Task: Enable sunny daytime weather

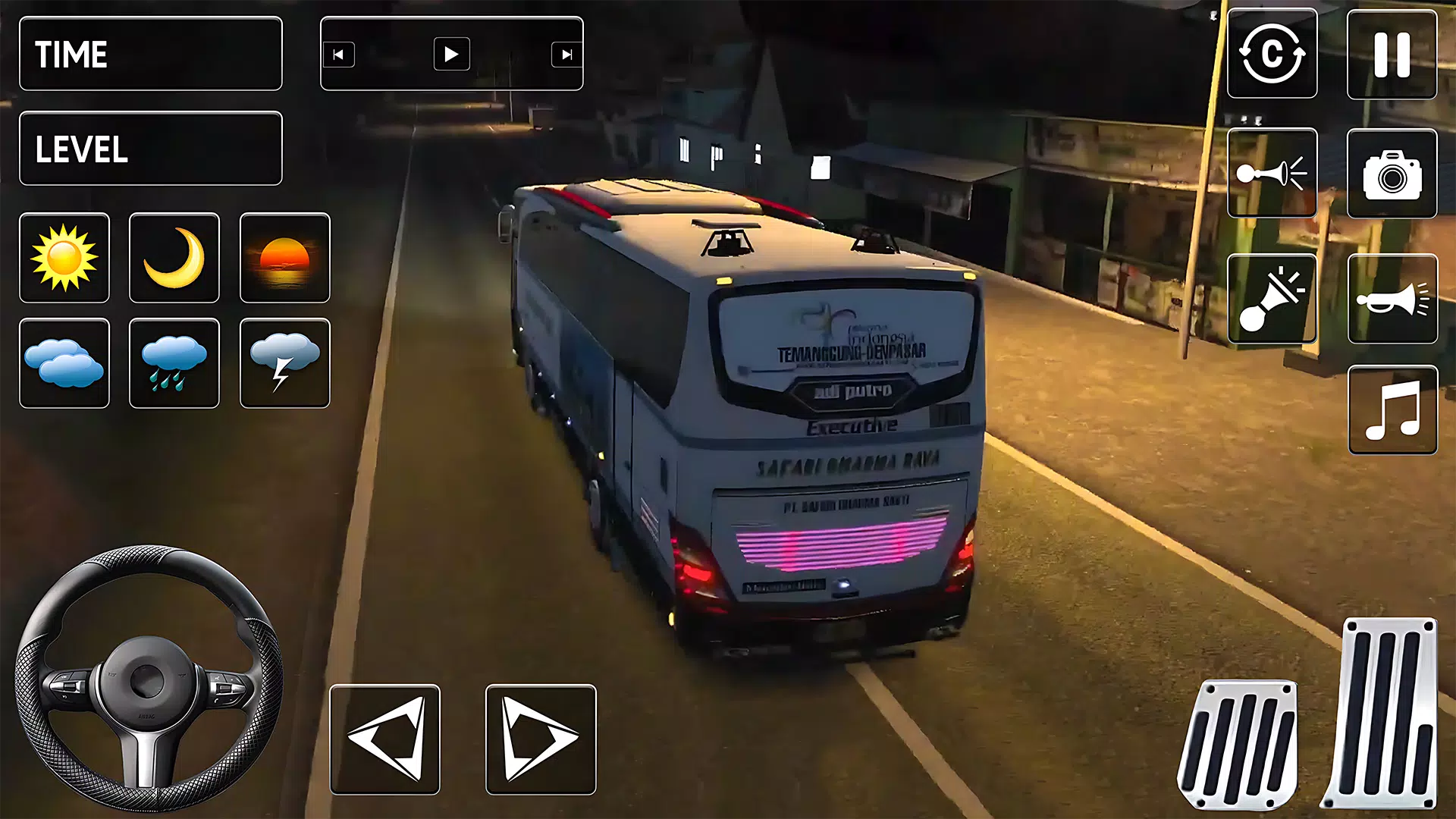Action: click(64, 258)
